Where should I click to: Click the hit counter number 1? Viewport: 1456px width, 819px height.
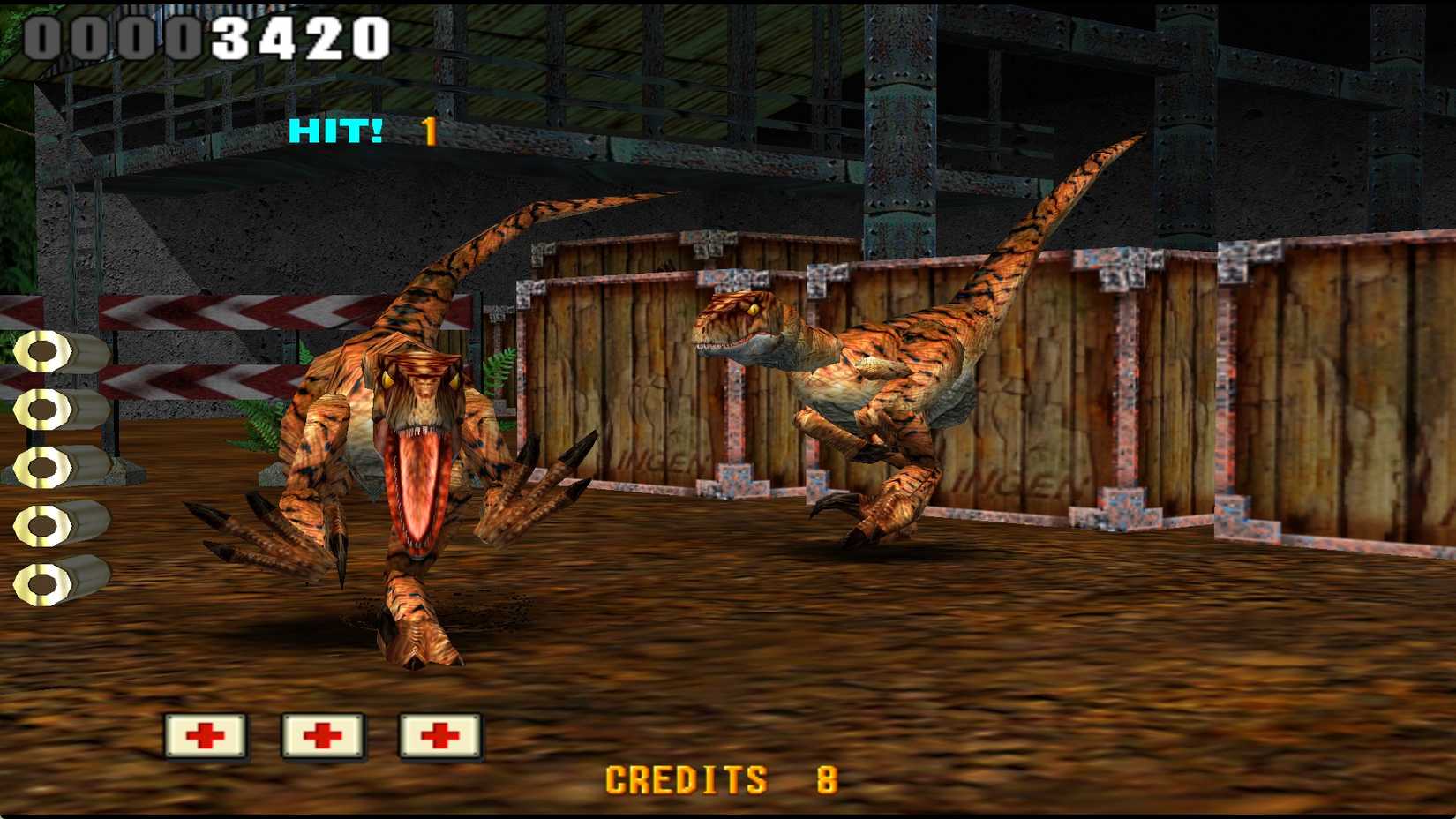coord(430,132)
